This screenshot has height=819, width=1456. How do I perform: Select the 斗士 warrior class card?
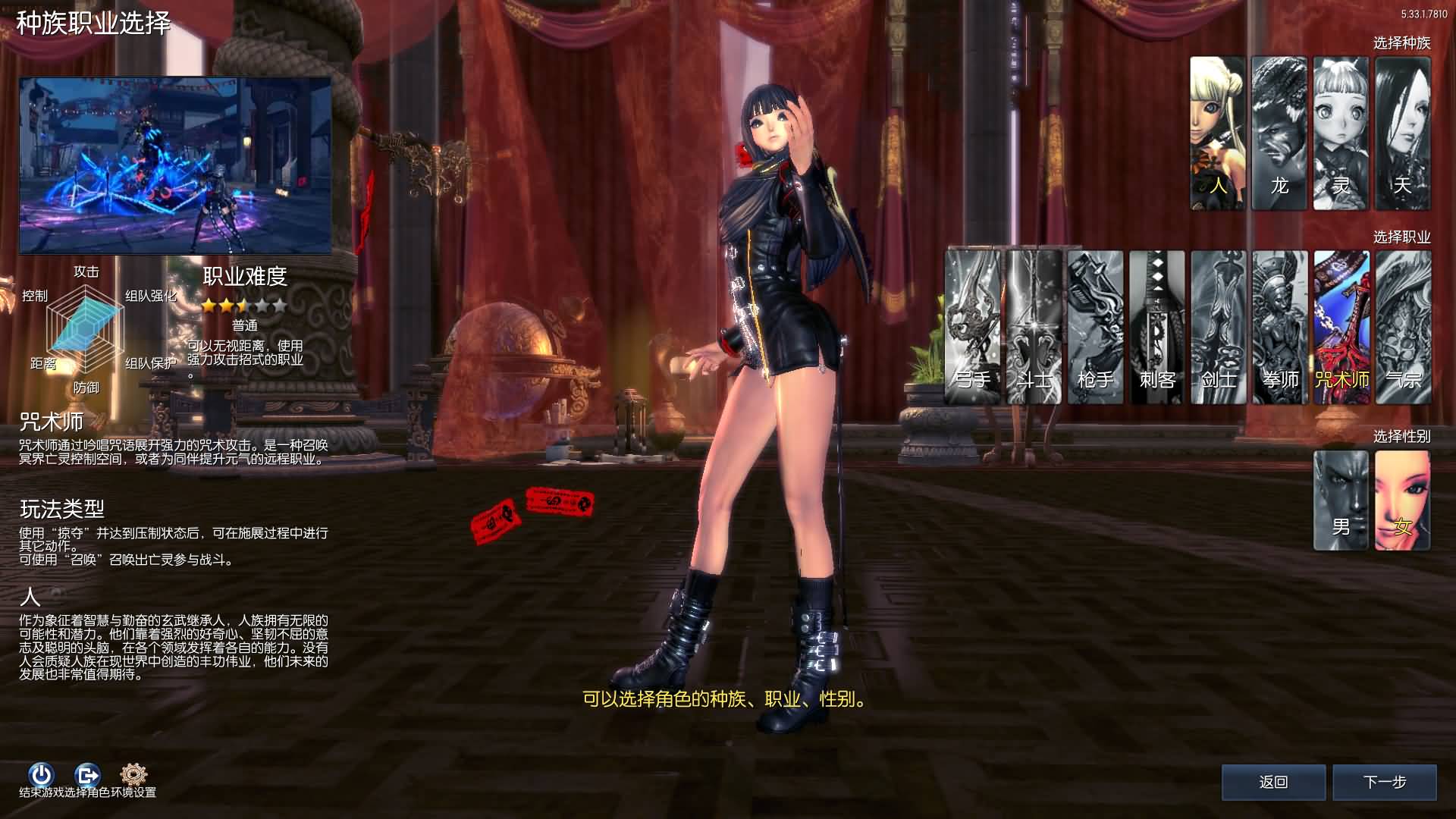tap(1034, 327)
